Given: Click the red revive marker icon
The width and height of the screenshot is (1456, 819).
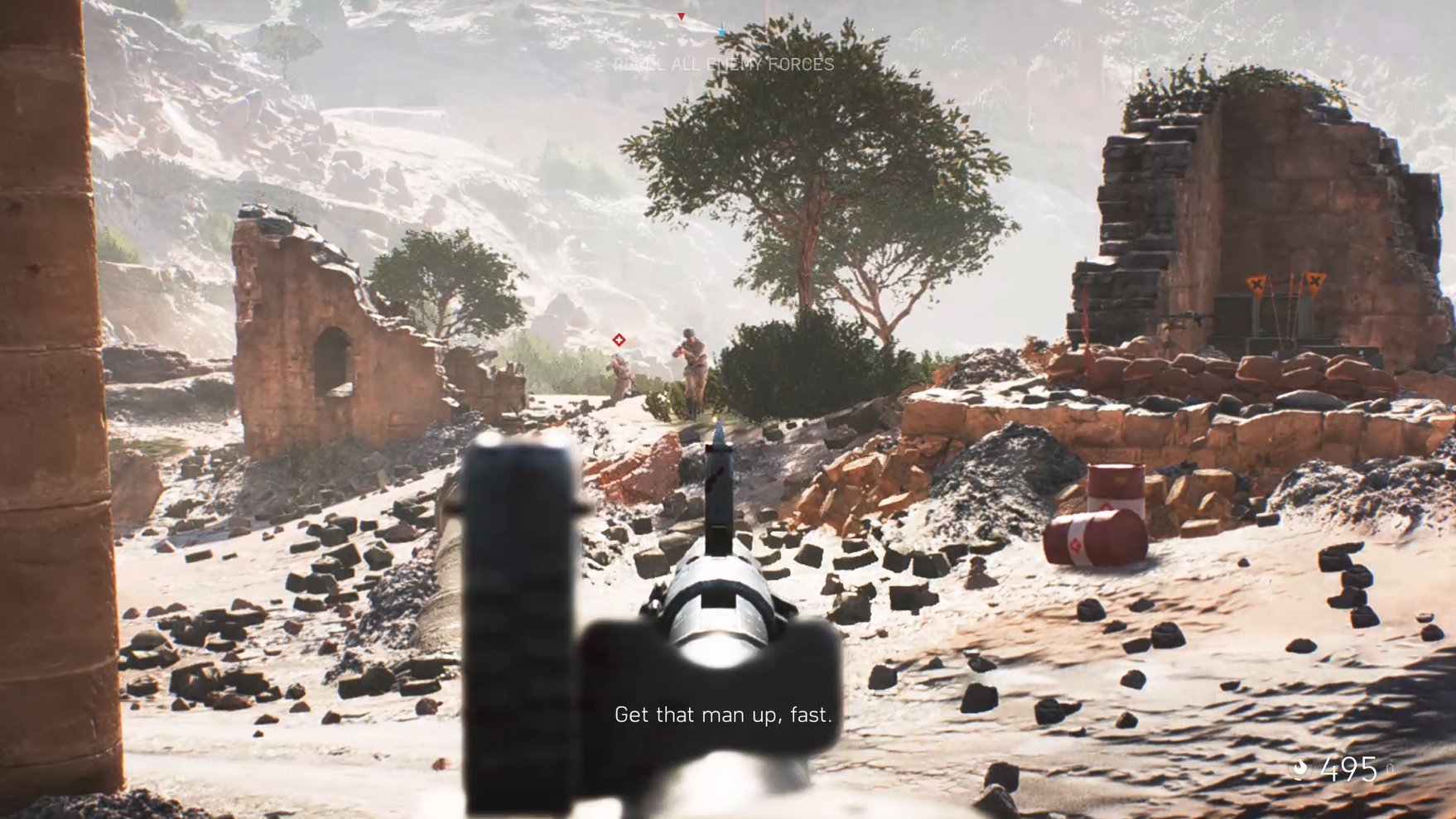Looking at the screenshot, I should click(x=618, y=340).
